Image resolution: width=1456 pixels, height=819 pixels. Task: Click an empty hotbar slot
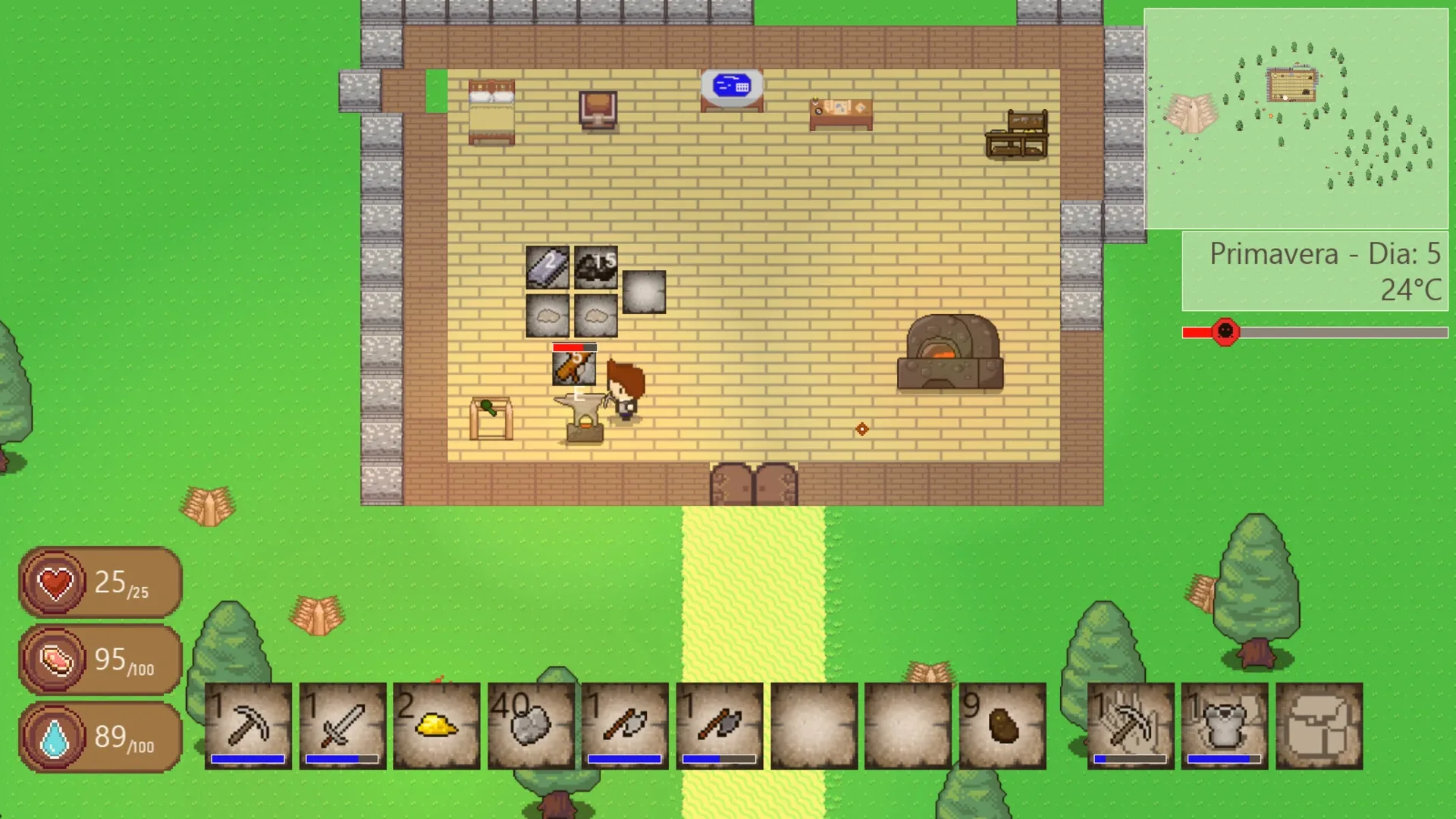(813, 726)
